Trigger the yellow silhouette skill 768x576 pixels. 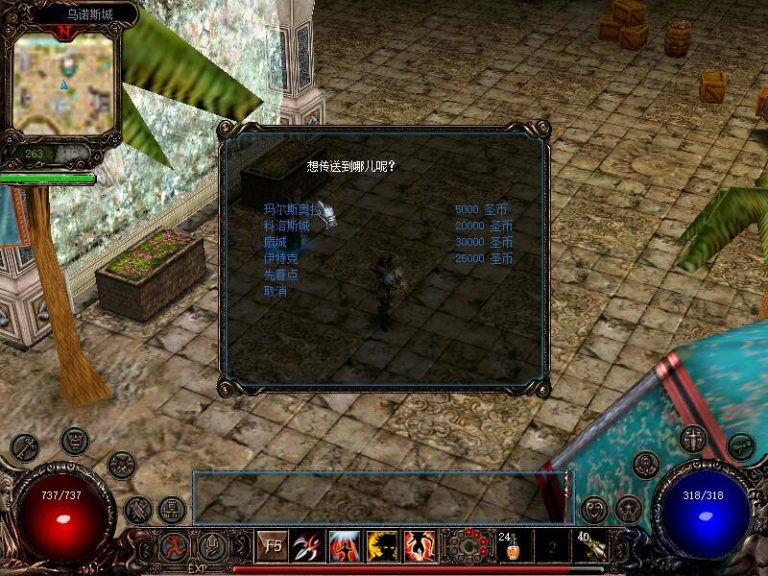click(381, 546)
